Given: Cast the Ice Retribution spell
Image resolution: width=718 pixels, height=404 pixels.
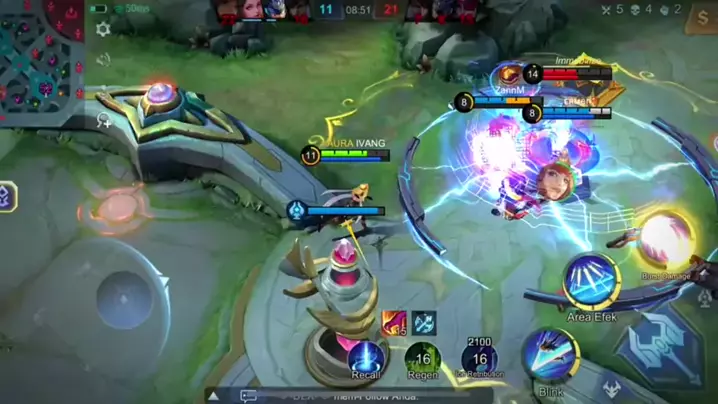Looking at the screenshot, I should click(479, 358).
